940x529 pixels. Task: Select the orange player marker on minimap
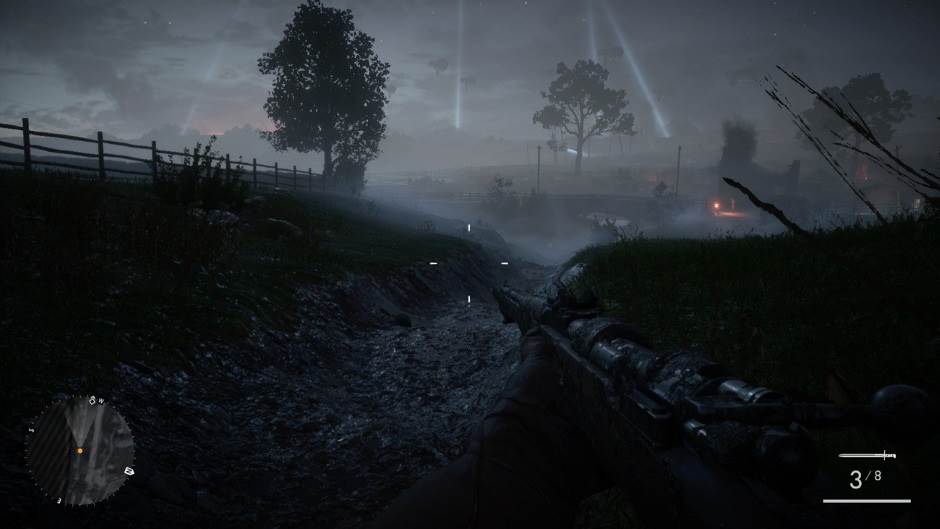(x=79, y=451)
